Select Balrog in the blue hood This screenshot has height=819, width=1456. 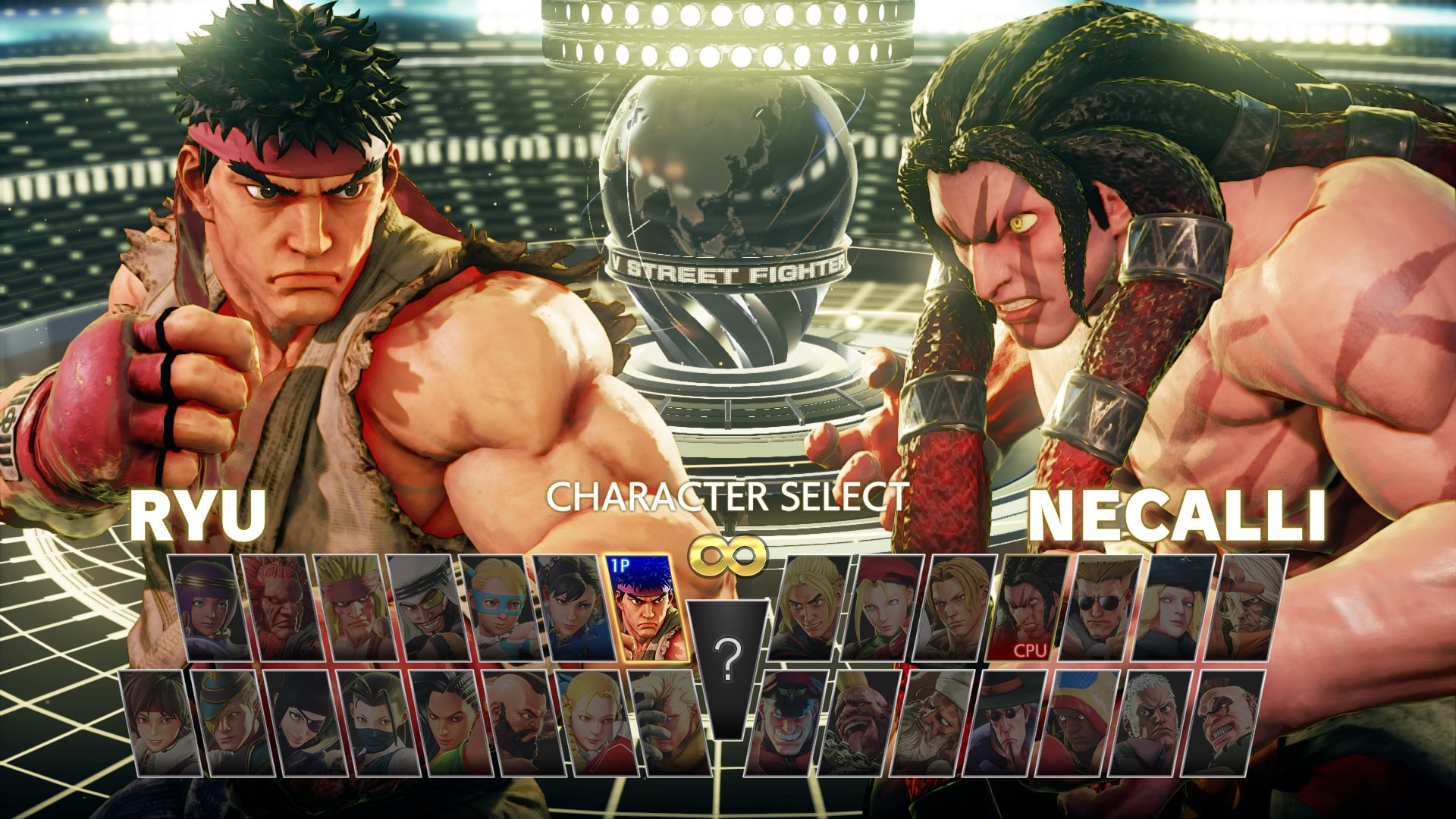pyautogui.click(x=1077, y=722)
